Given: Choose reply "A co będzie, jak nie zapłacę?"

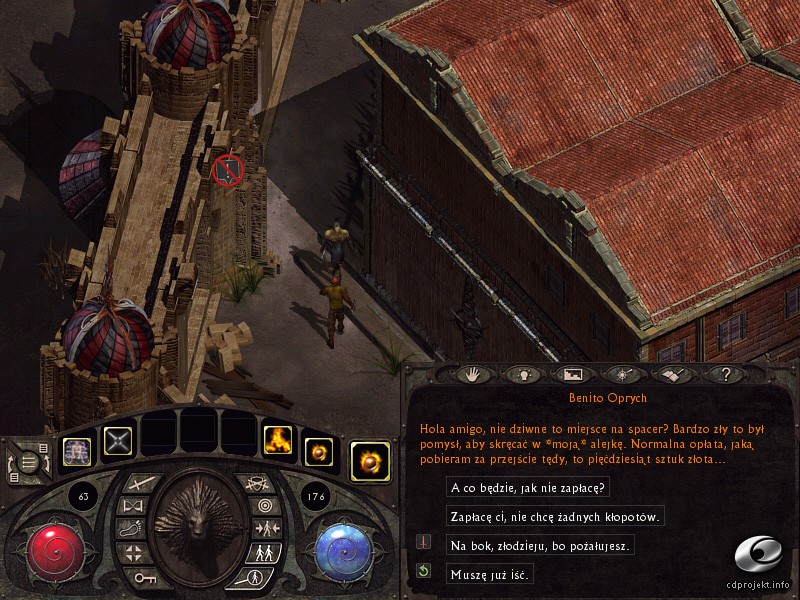Looking at the screenshot, I should coord(530,488).
